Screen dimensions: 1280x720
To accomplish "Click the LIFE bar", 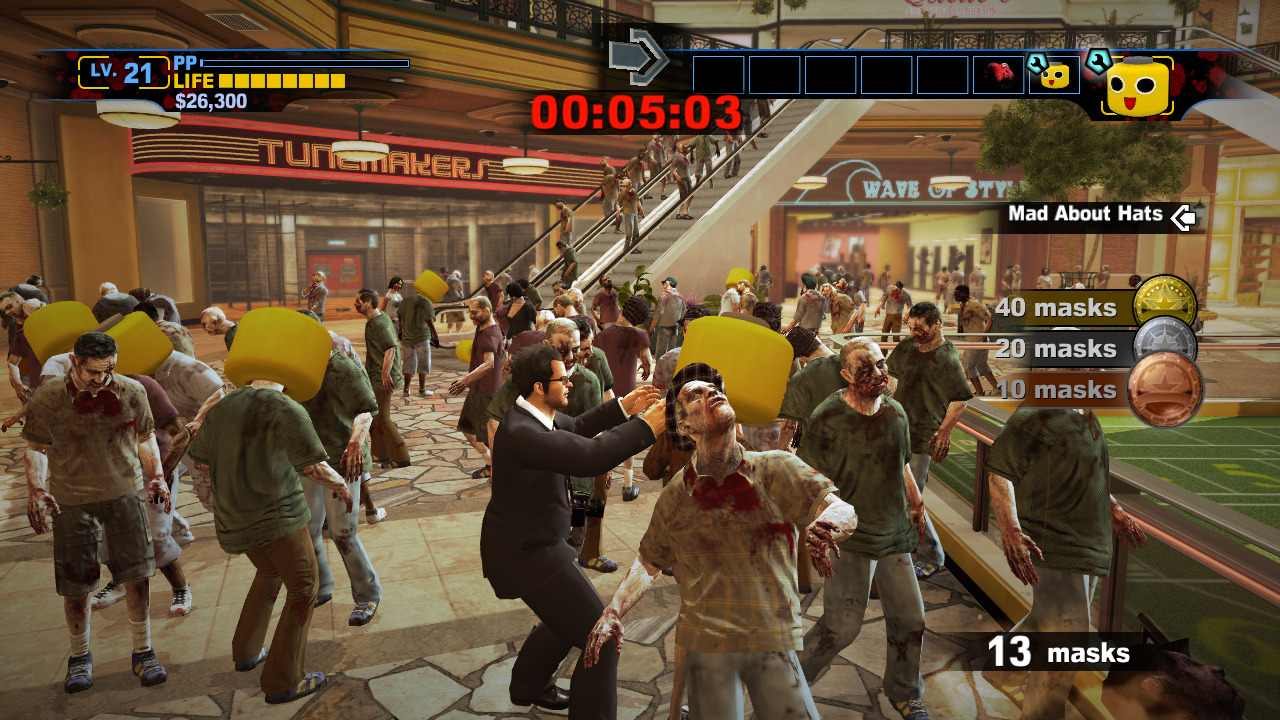I will tap(280, 82).
